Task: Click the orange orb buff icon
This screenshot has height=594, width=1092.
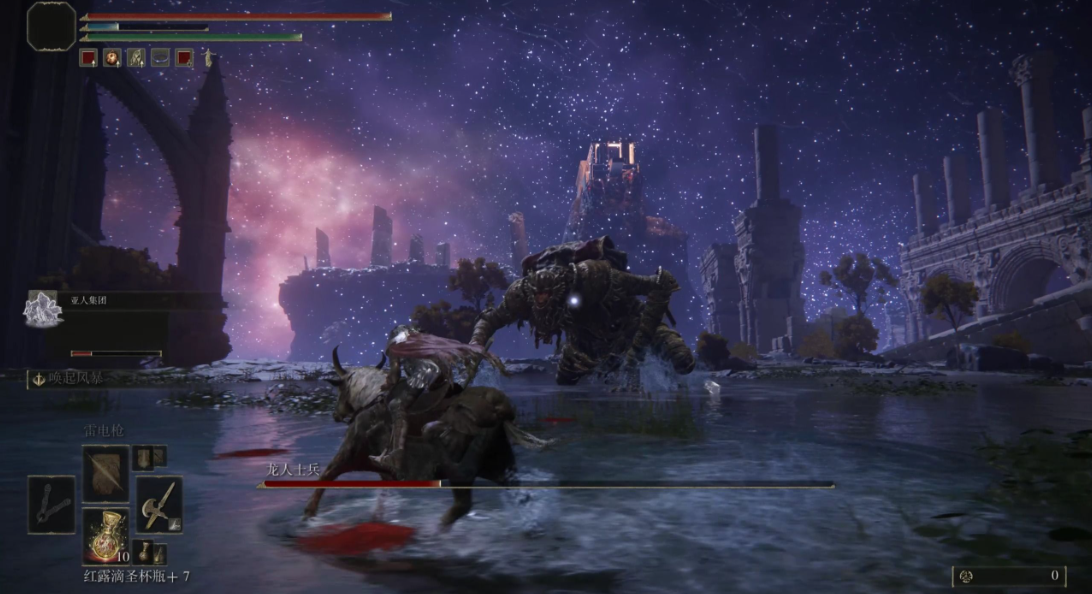Action: [x=112, y=58]
